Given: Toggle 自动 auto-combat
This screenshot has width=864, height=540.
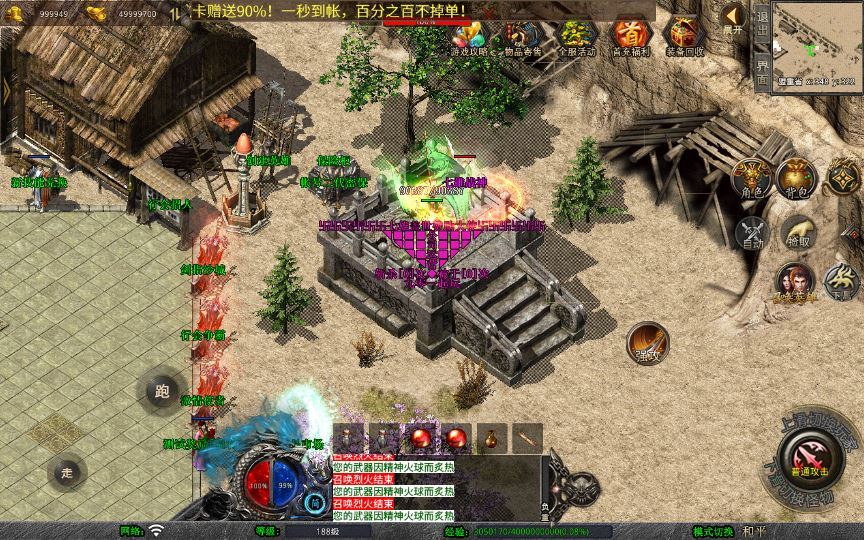Looking at the screenshot, I should pyautogui.click(x=751, y=234).
